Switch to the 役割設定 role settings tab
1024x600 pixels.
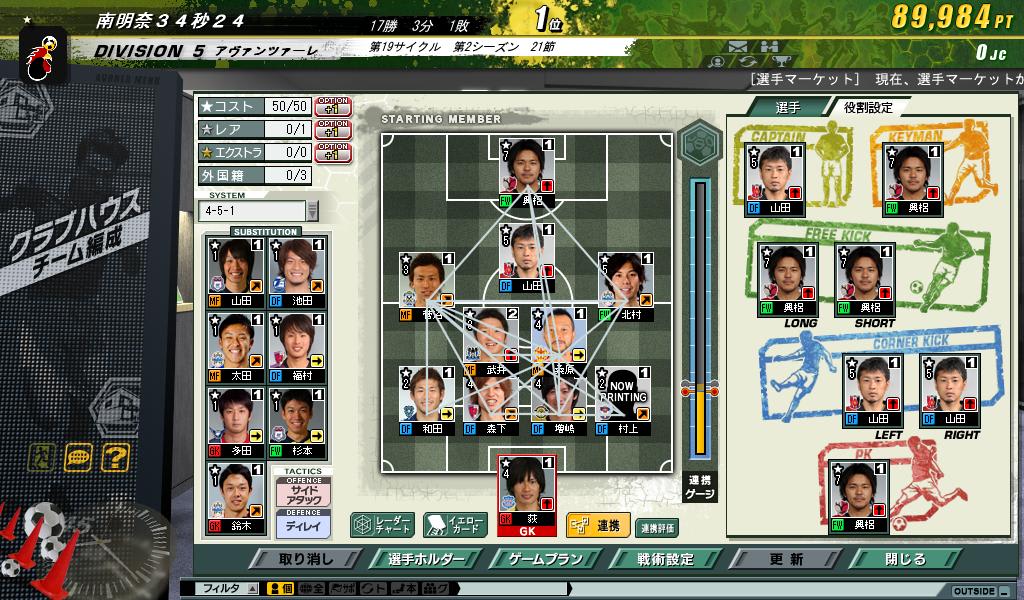coord(868,107)
